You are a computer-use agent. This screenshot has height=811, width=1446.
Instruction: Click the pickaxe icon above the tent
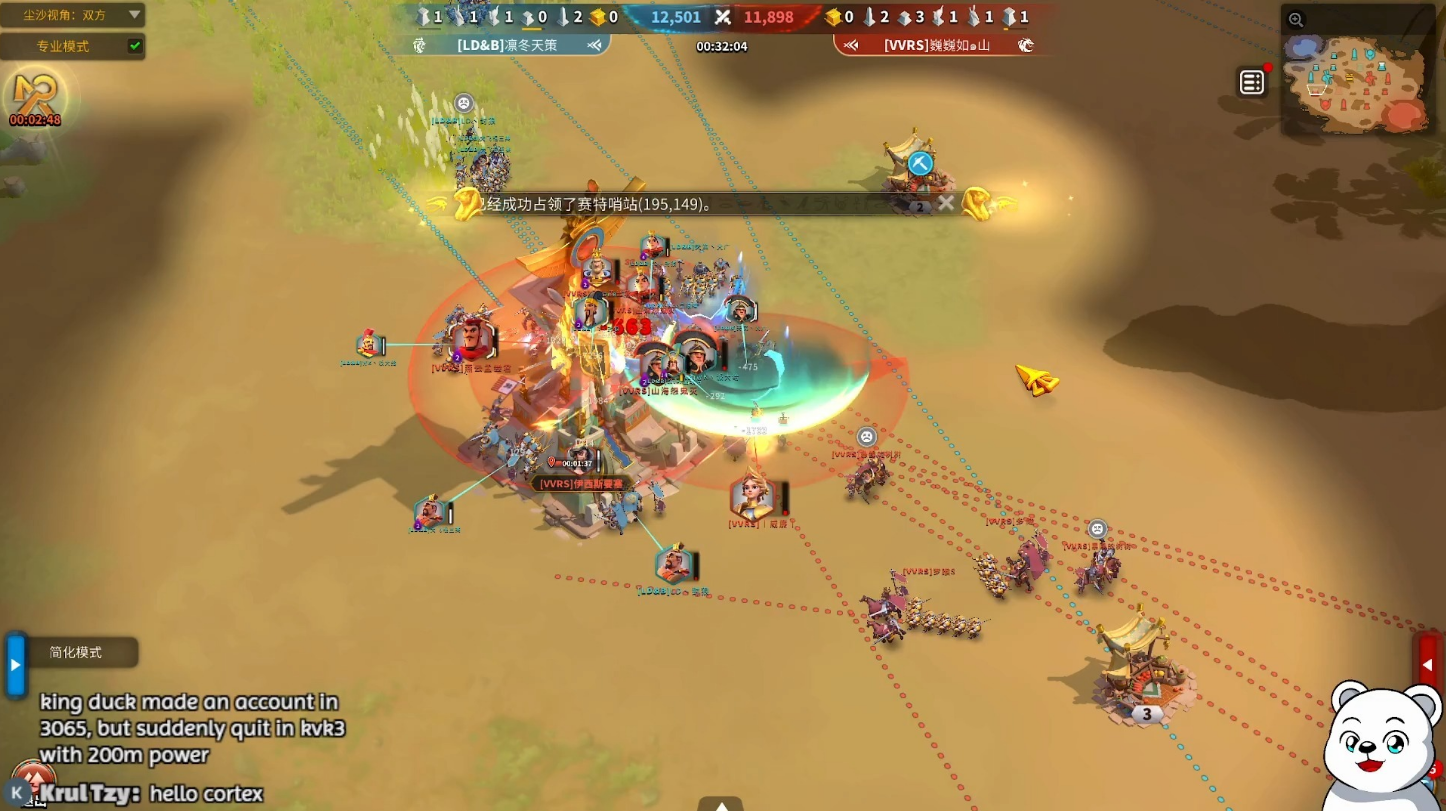click(x=920, y=163)
